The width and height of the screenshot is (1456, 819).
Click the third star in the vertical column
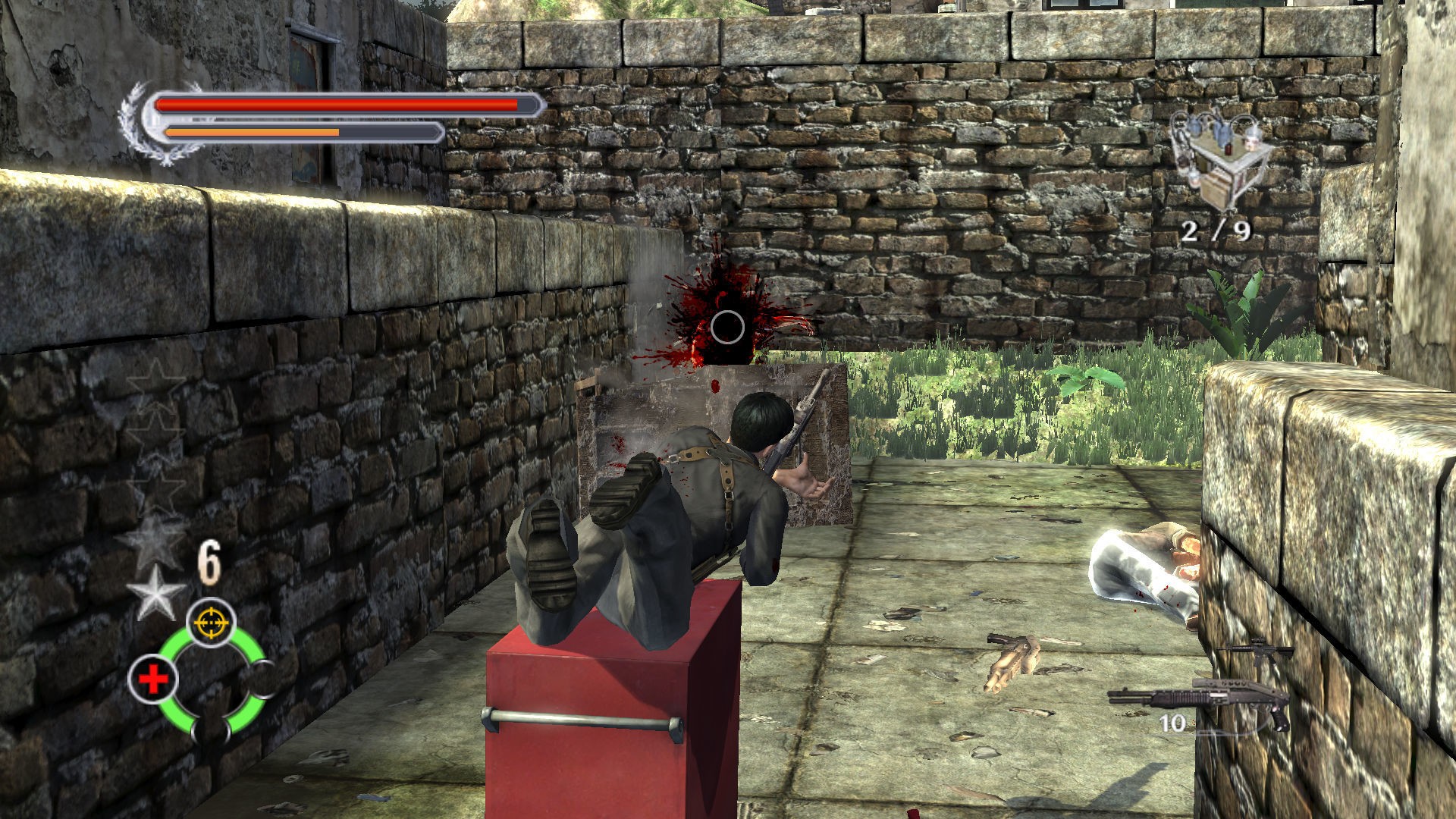(x=157, y=483)
